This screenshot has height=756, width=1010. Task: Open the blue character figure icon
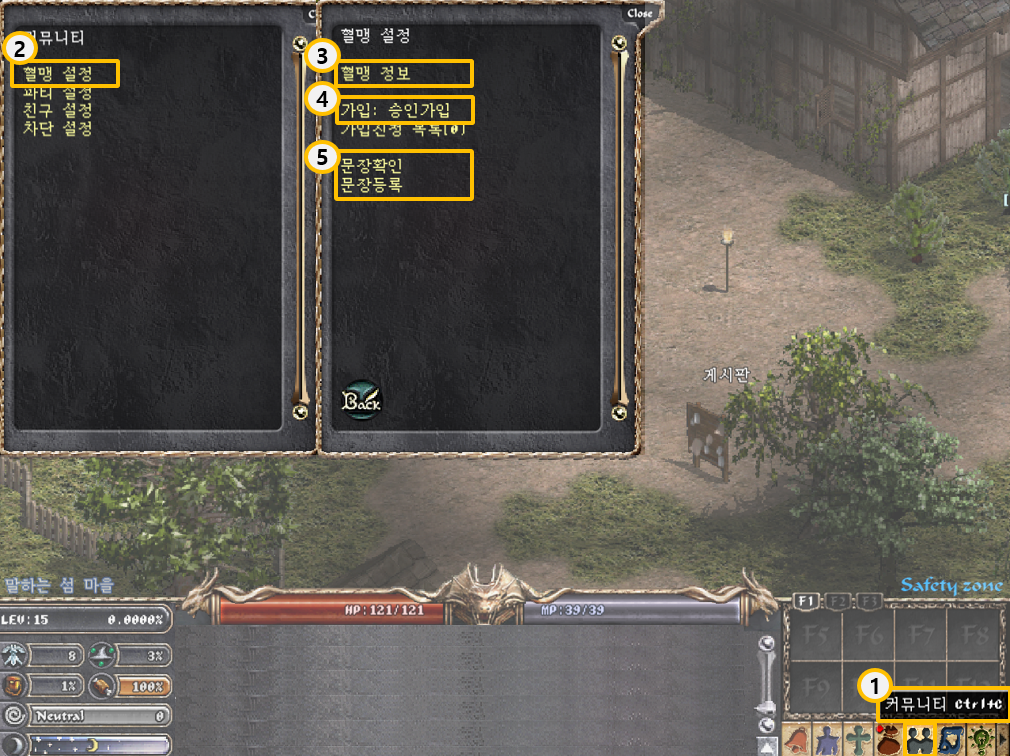tap(827, 741)
